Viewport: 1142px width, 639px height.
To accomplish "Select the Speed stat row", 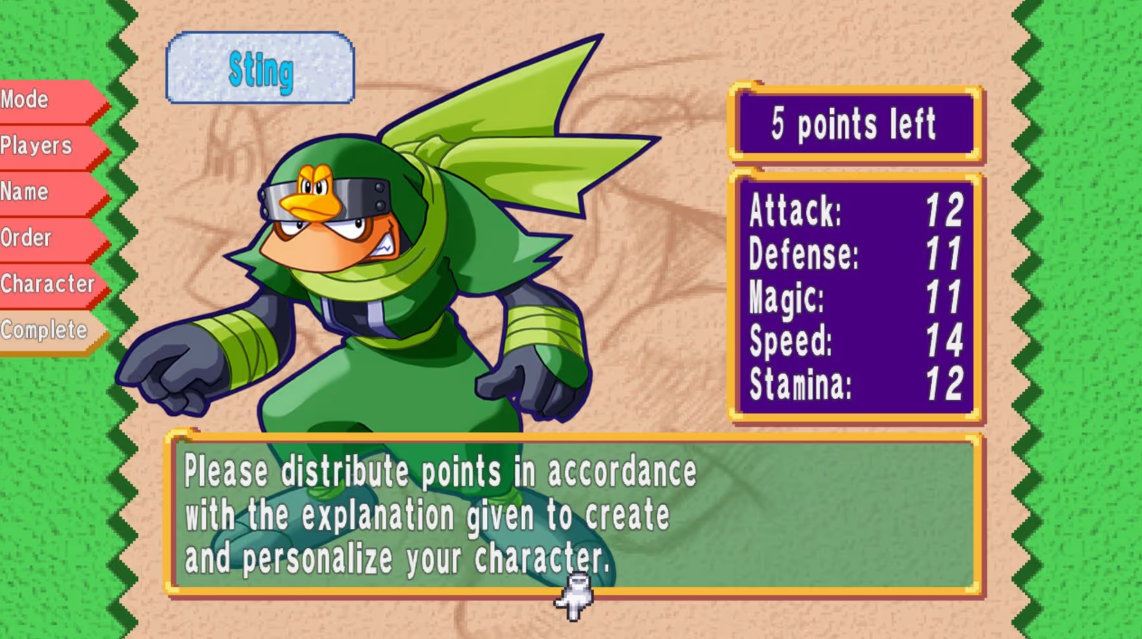I will pos(856,341).
